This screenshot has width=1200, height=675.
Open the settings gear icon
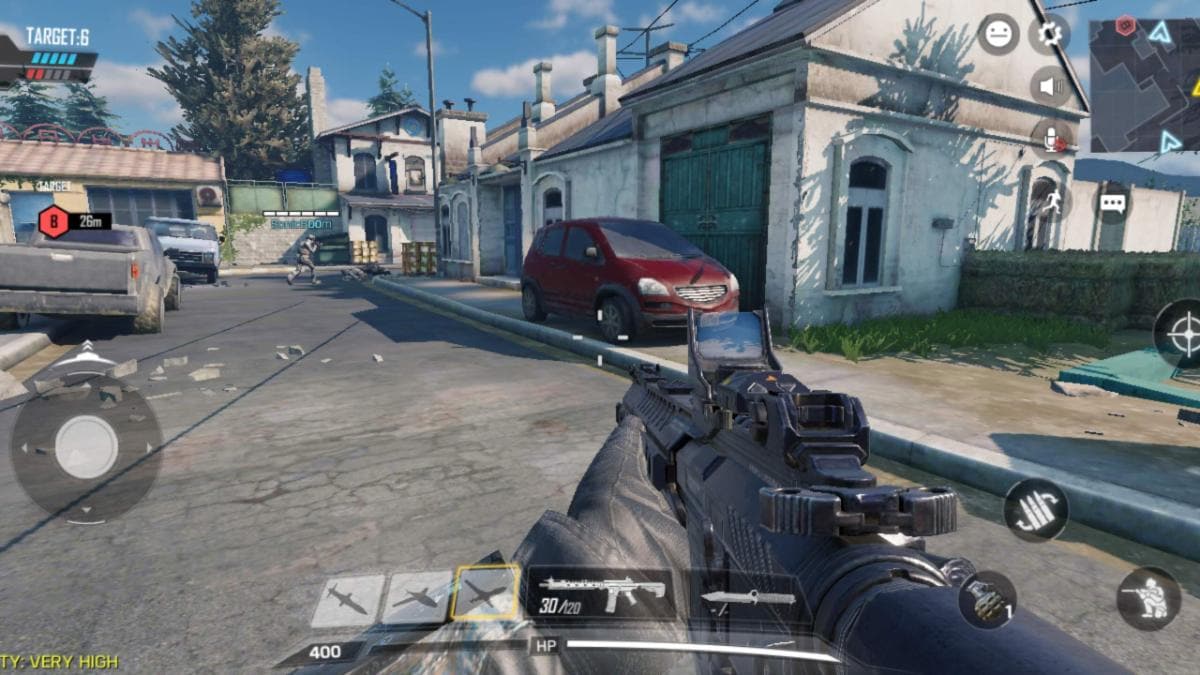1049,35
